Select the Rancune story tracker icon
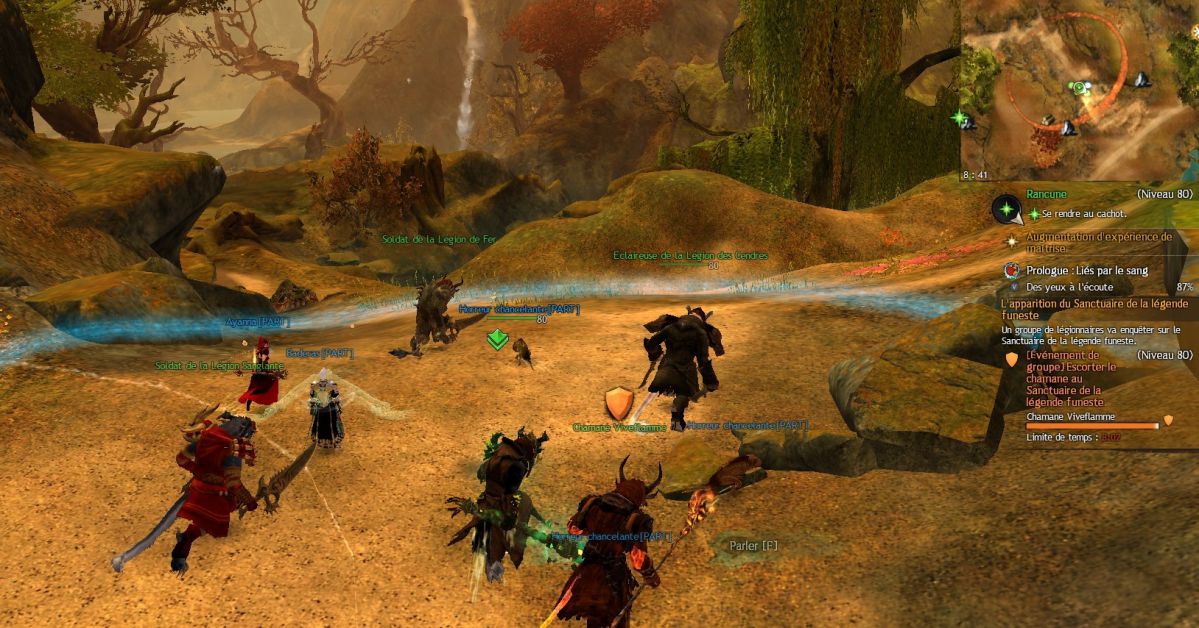Image resolution: width=1199 pixels, height=628 pixels. point(1005,208)
